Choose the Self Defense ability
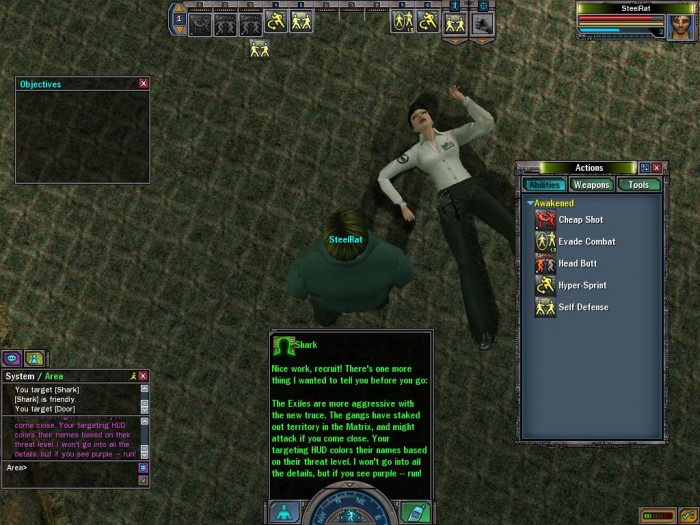The height and width of the screenshot is (525, 700). (545, 308)
